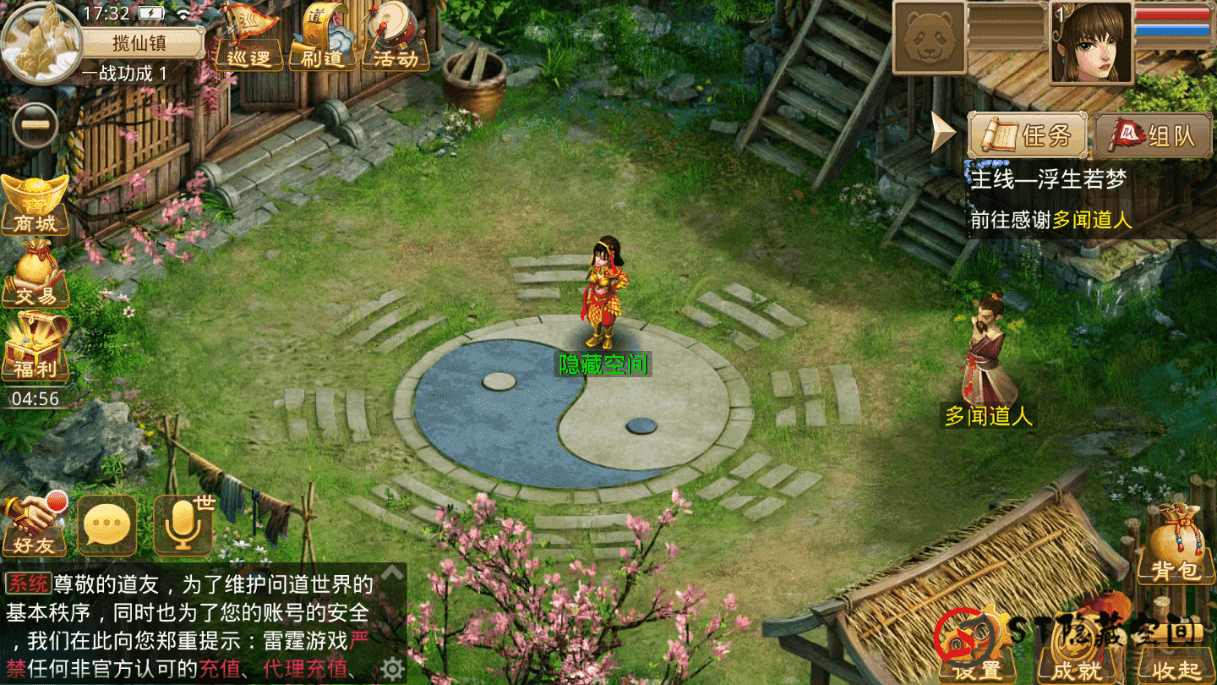Open the chat speech bubble button
The image size is (1217, 685).
[107, 524]
